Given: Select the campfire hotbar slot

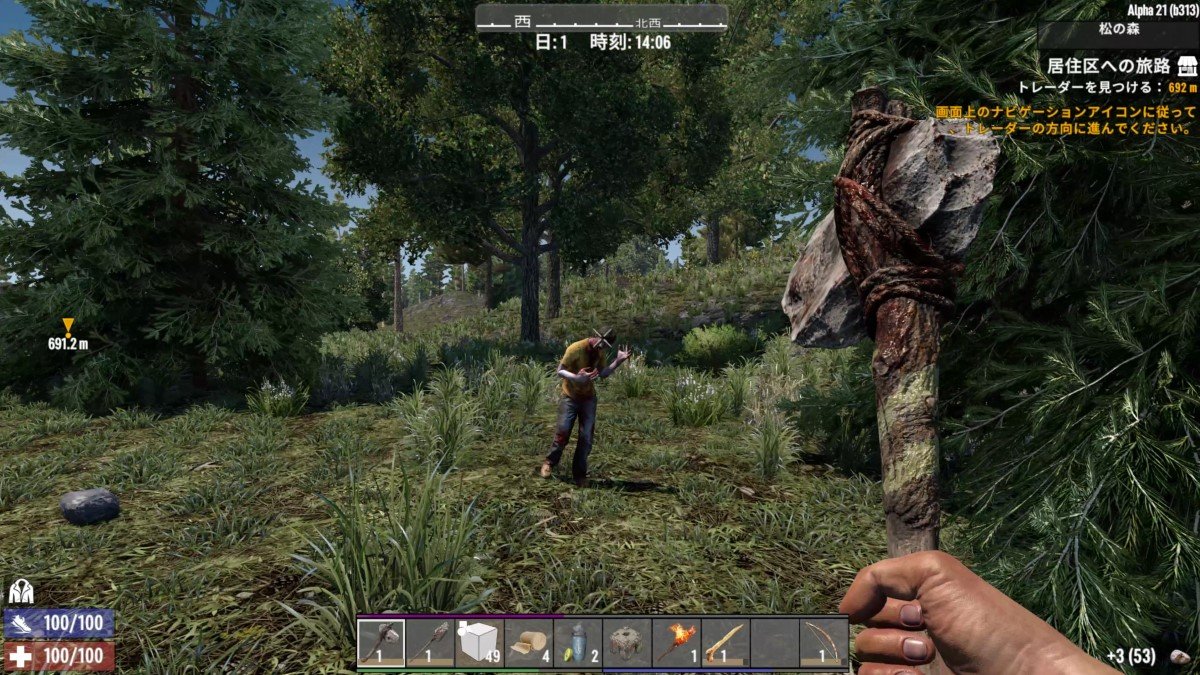Looking at the screenshot, I should click(627, 643).
